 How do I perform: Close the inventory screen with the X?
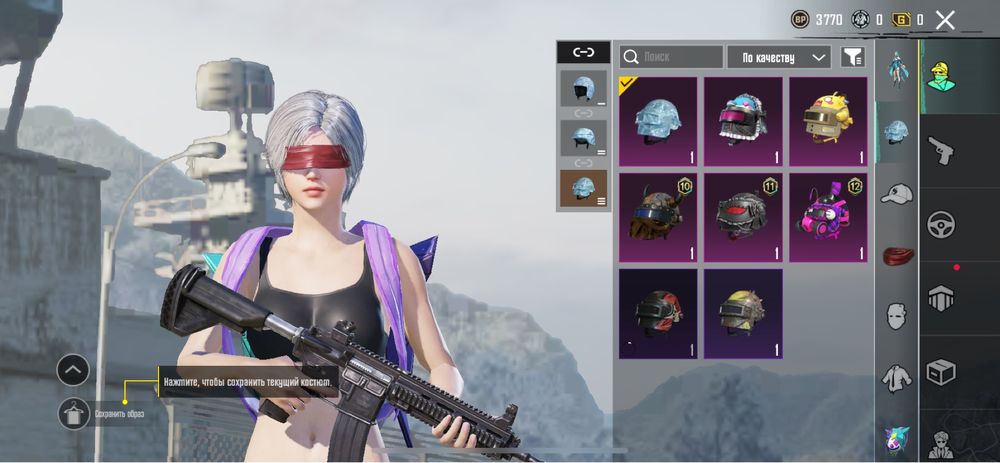[945, 19]
